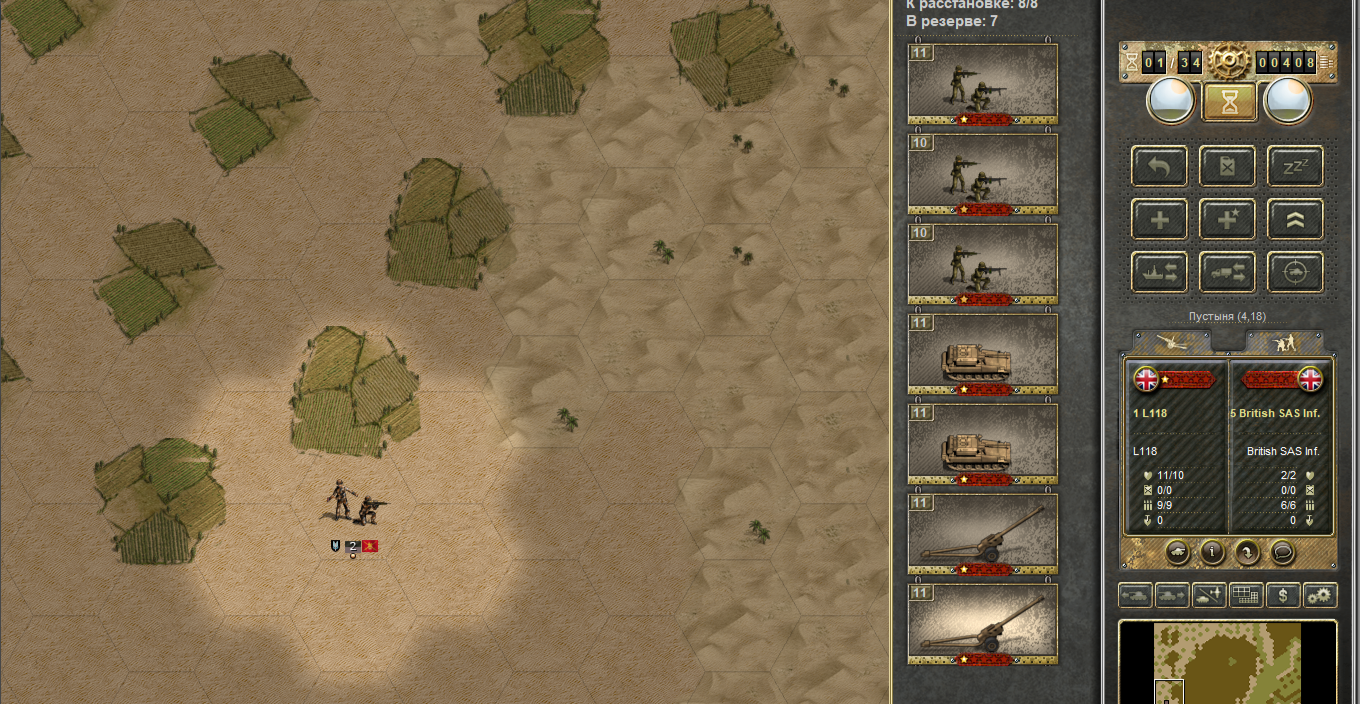1360x704 pixels.
Task: End the turn with the hourglass button
Action: tap(1228, 101)
